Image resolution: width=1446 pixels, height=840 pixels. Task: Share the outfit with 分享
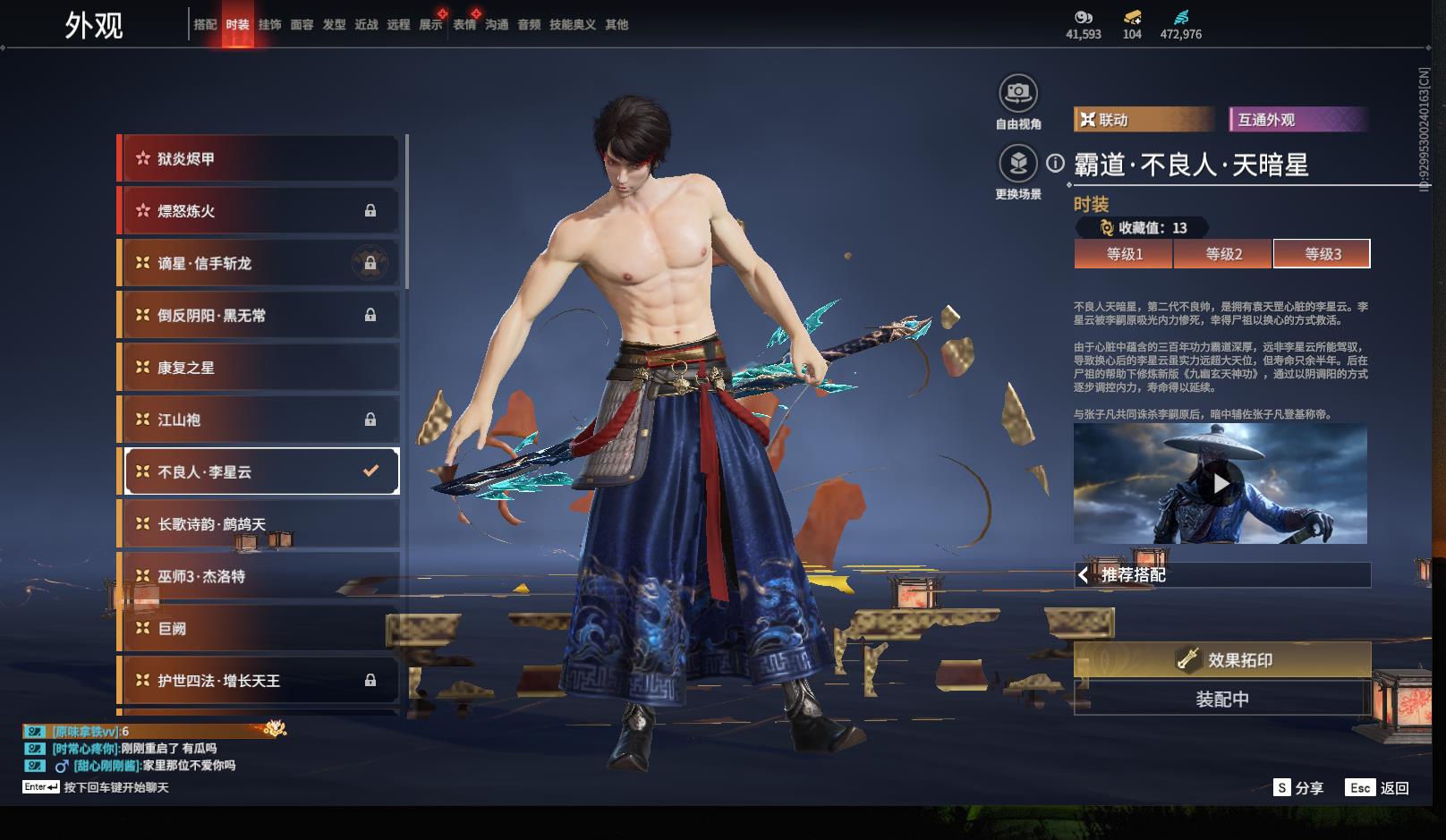coord(1298,788)
